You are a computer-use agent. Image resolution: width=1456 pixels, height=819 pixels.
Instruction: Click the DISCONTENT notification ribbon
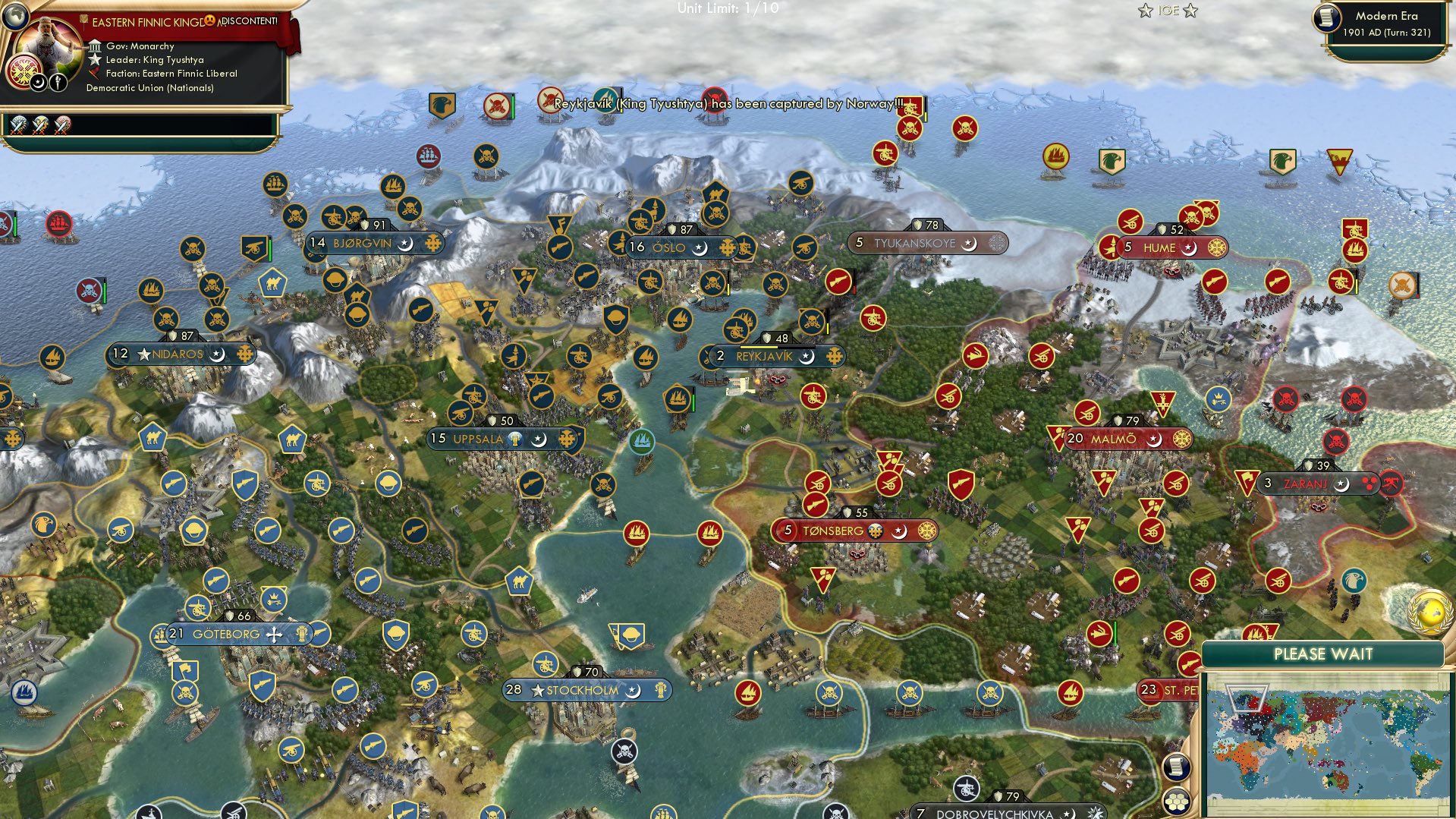[x=248, y=22]
